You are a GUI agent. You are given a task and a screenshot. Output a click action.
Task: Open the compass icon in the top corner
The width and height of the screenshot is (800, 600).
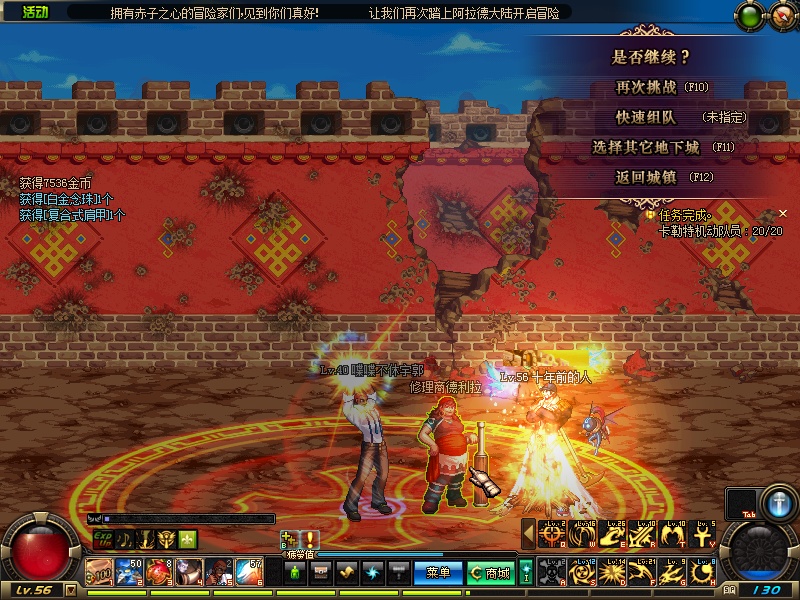pos(779,15)
